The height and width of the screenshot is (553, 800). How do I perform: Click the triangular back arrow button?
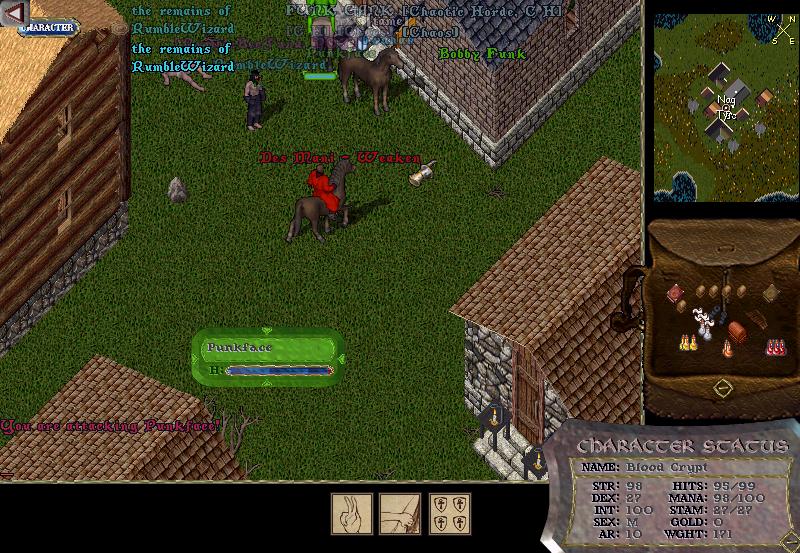tap(13, 13)
